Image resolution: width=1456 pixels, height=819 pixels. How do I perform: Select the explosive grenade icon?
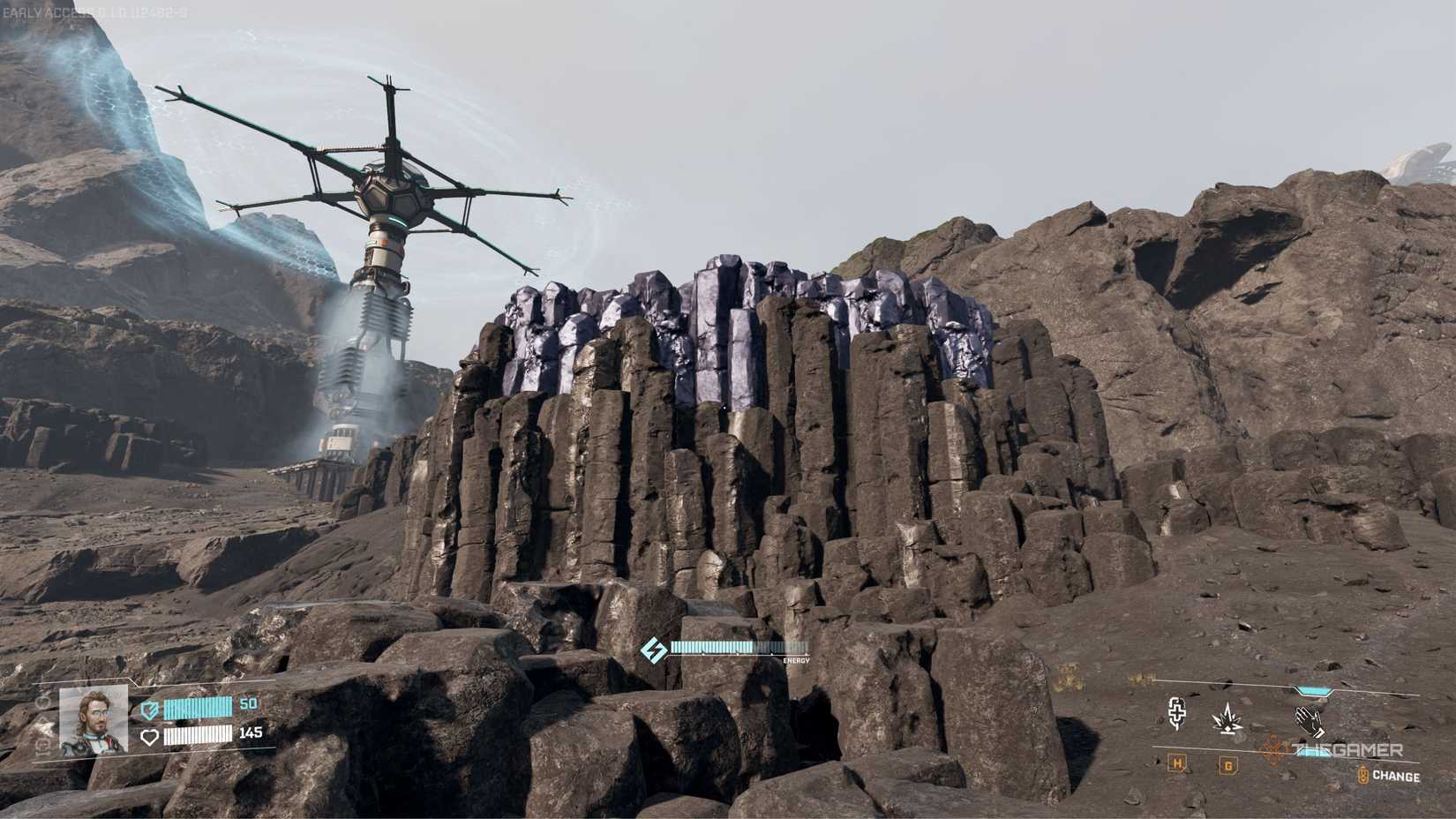coord(1227,718)
